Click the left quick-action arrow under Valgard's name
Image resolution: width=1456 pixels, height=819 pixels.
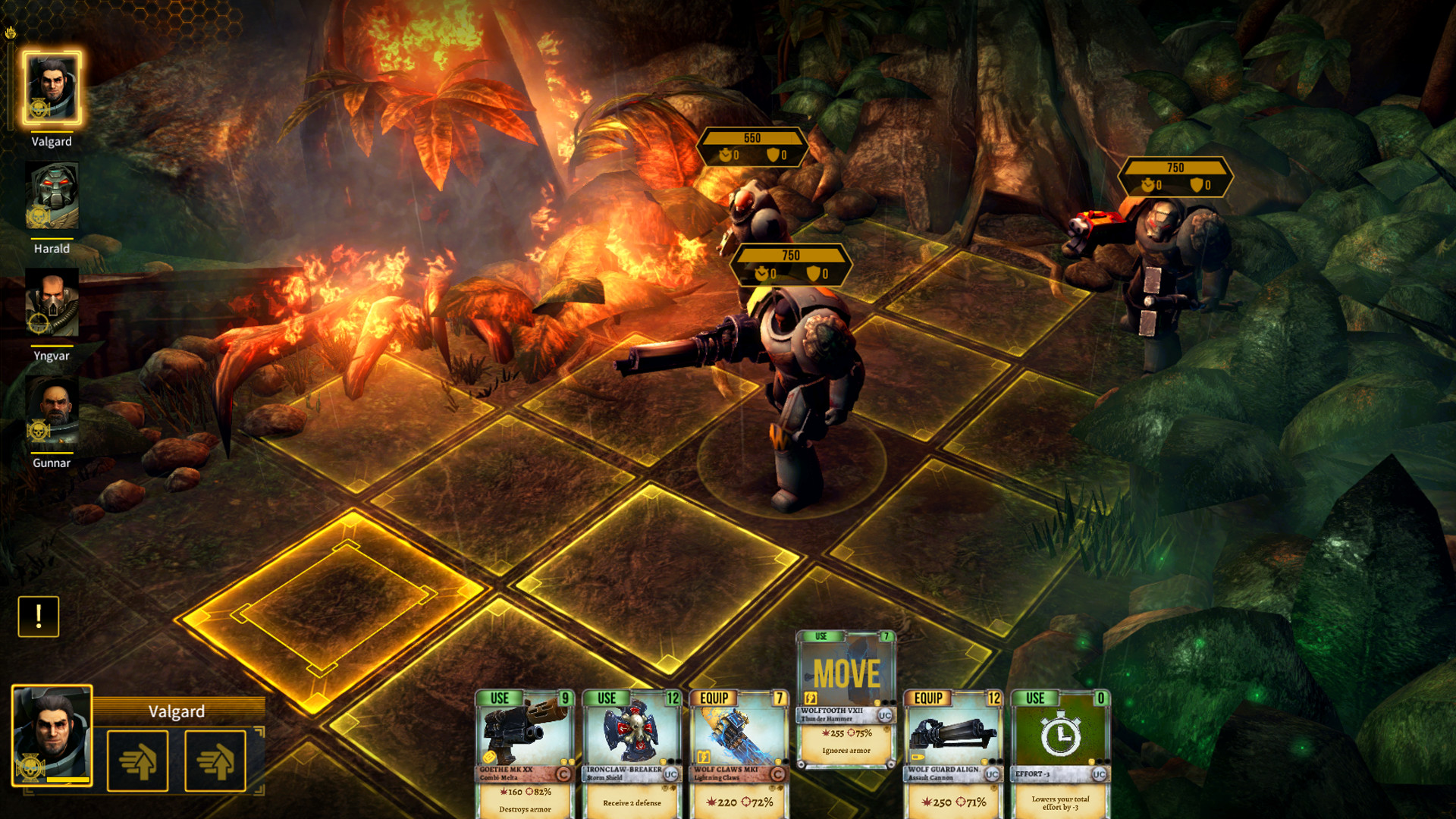pos(138,761)
